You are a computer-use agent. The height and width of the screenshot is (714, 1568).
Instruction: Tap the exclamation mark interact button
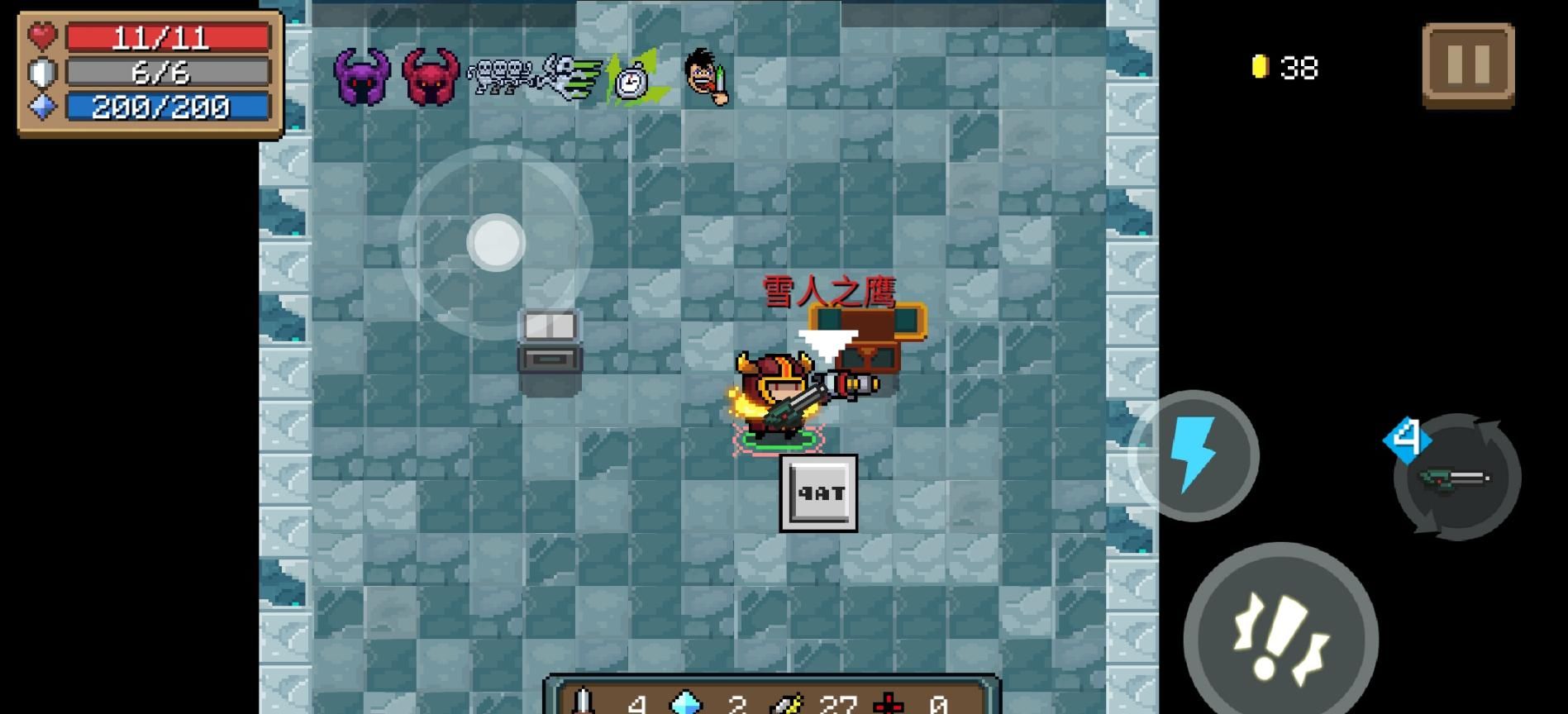point(1280,638)
